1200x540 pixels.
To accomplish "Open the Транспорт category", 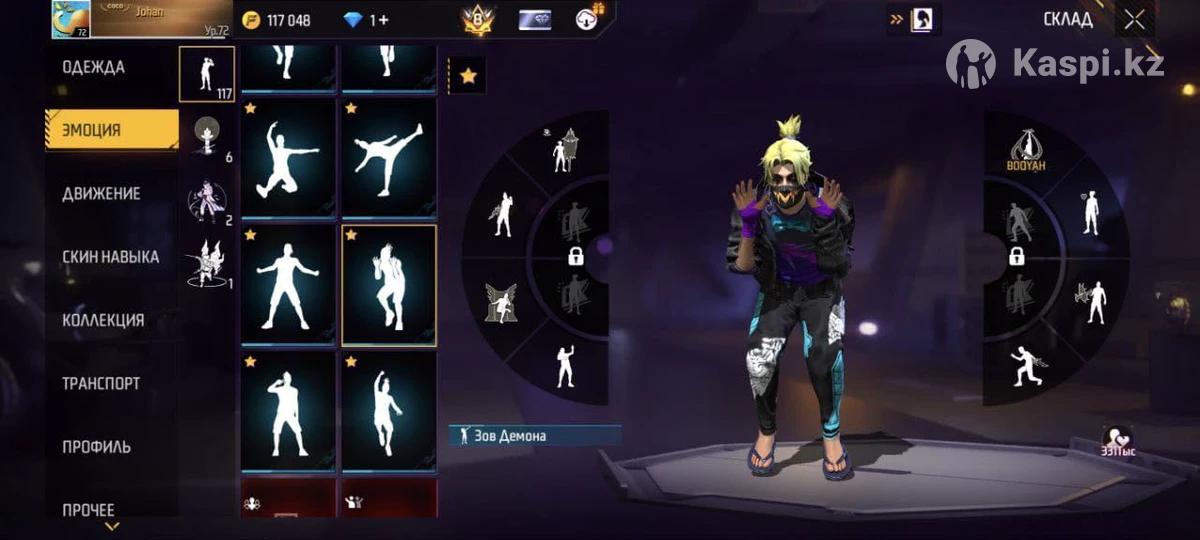I will pos(101,383).
